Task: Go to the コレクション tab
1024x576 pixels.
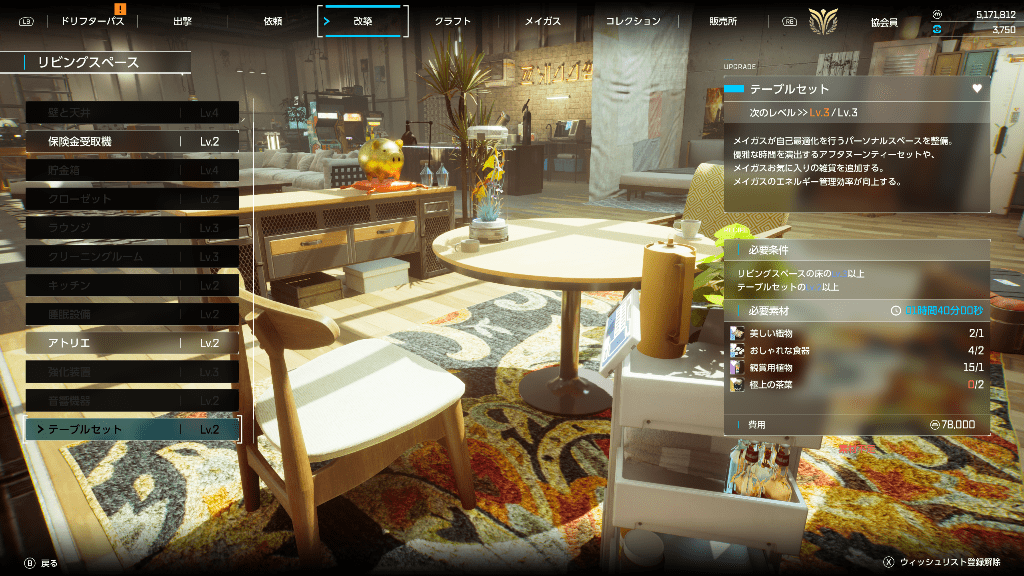Action: coord(633,21)
